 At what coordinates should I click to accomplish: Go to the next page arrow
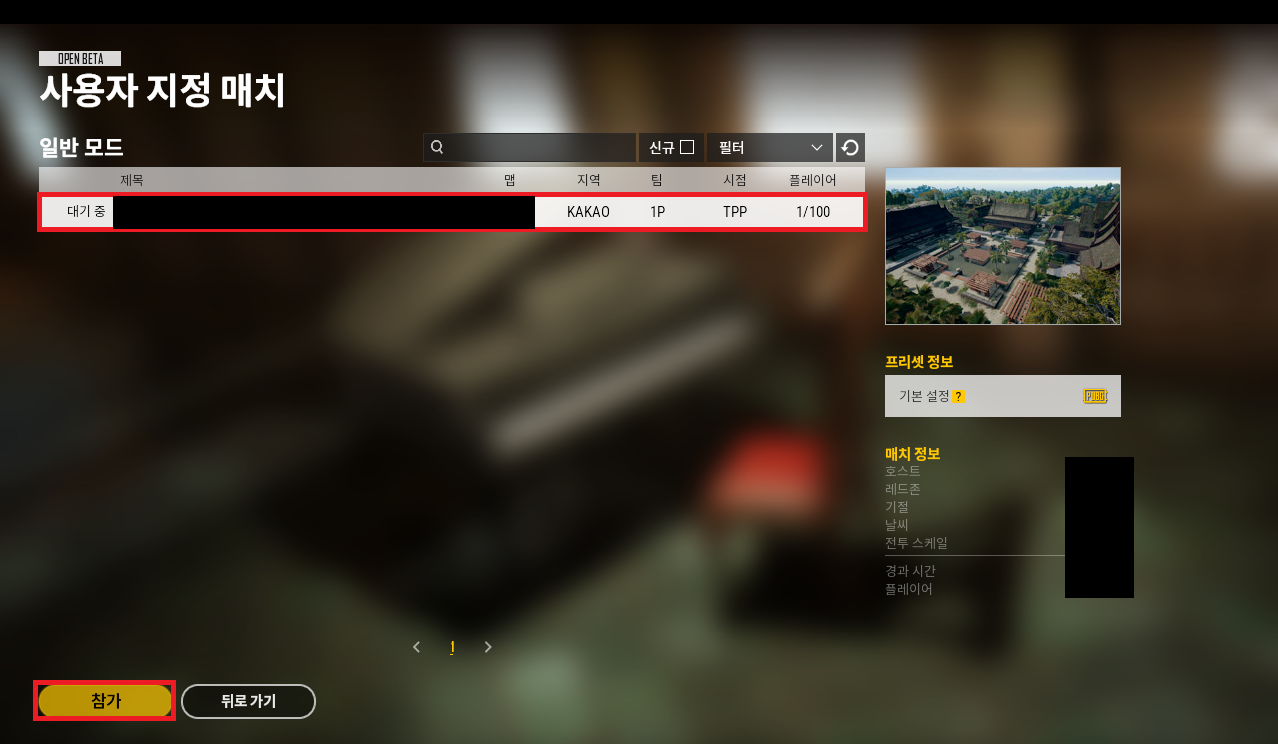click(x=488, y=647)
